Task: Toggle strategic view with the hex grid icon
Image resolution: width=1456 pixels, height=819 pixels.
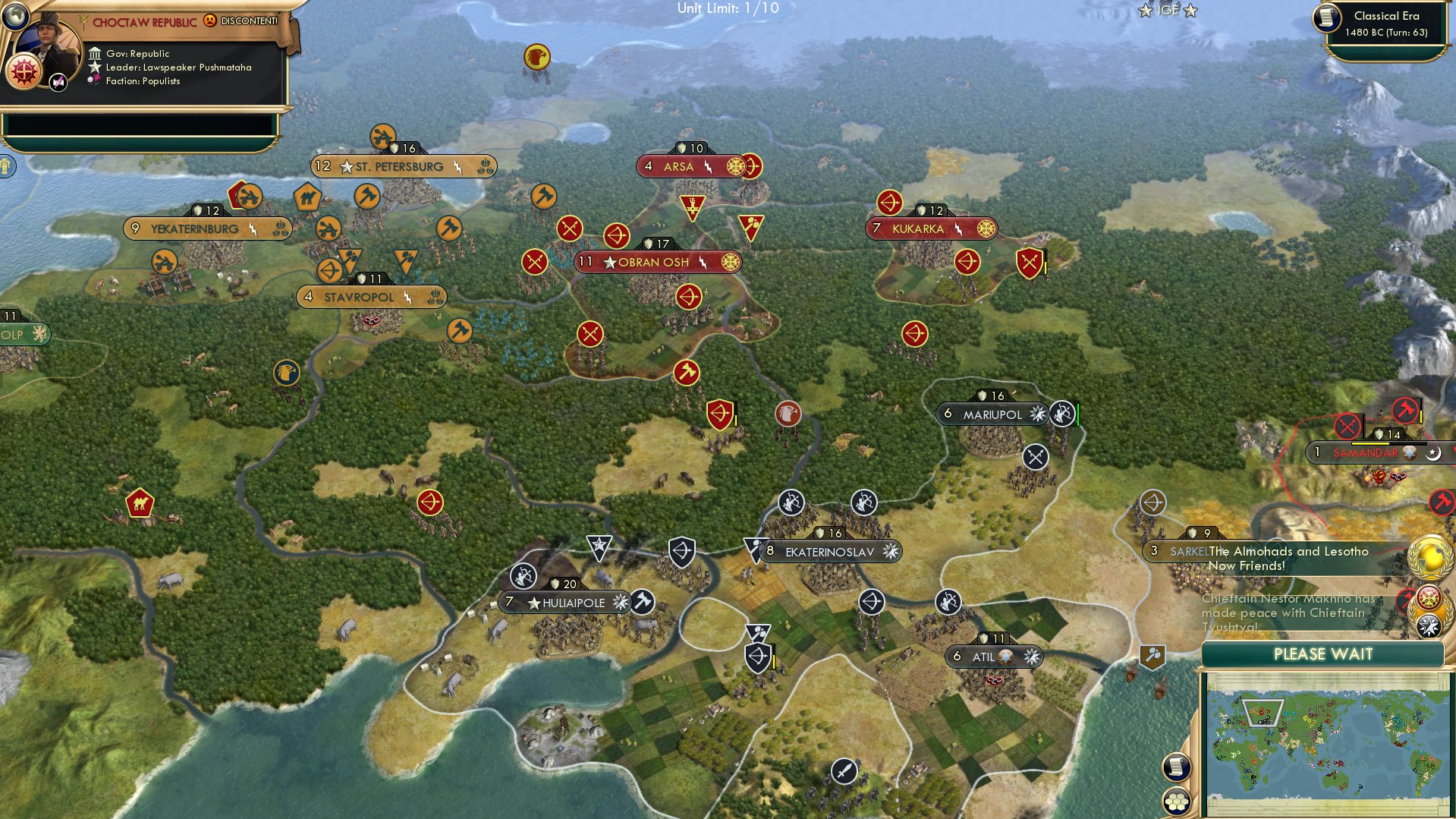Action: click(x=1175, y=801)
